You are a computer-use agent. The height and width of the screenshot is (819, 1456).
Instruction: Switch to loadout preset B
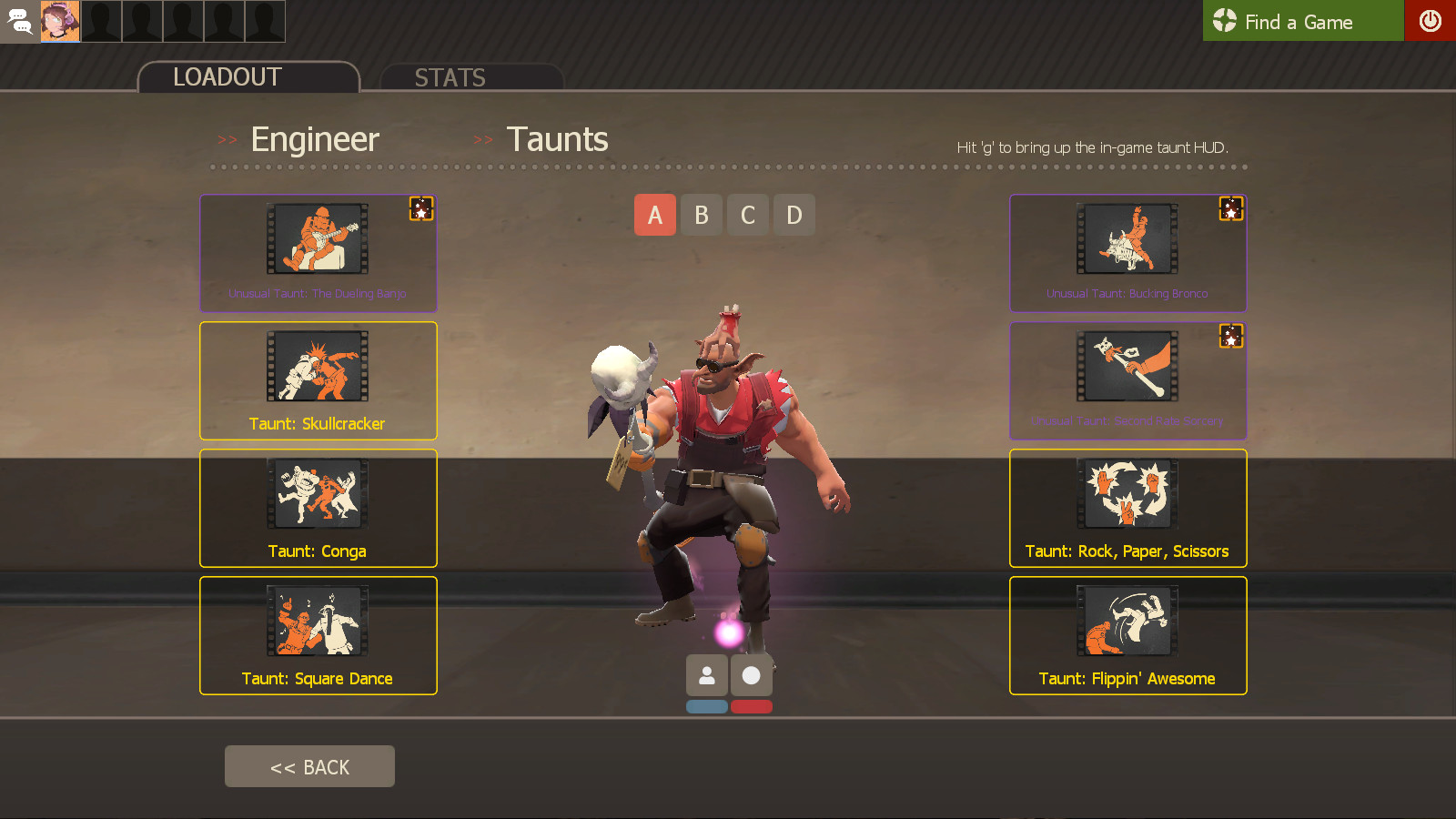(x=701, y=215)
